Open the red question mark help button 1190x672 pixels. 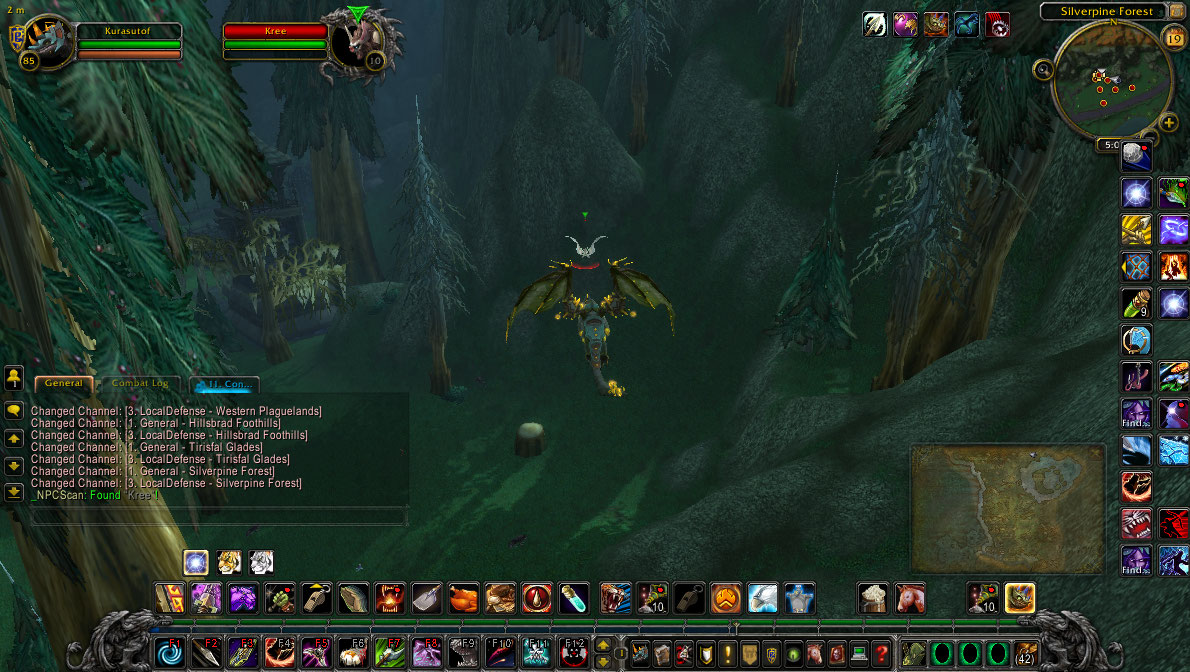click(880, 654)
